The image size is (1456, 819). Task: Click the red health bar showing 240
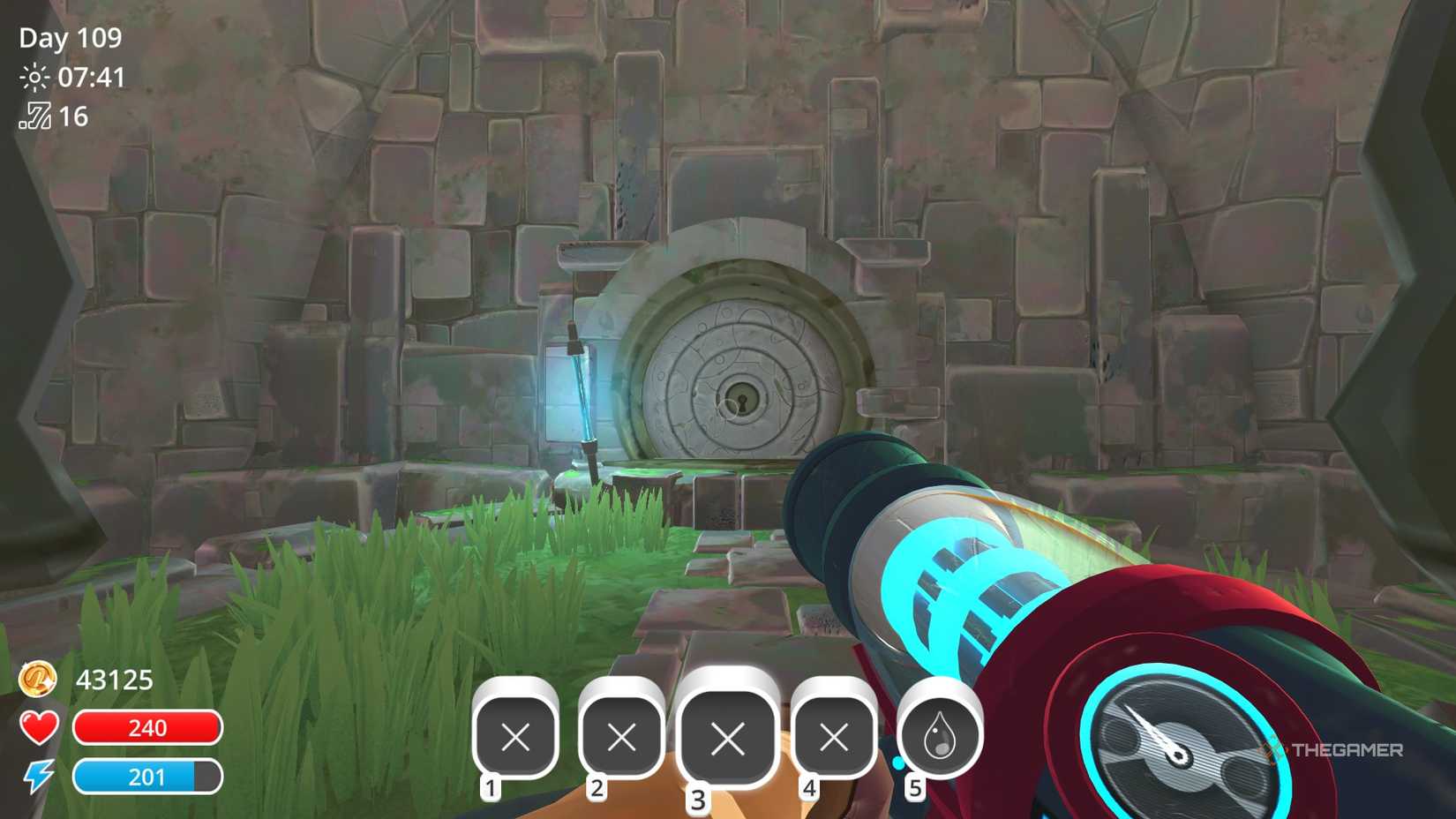tap(148, 728)
